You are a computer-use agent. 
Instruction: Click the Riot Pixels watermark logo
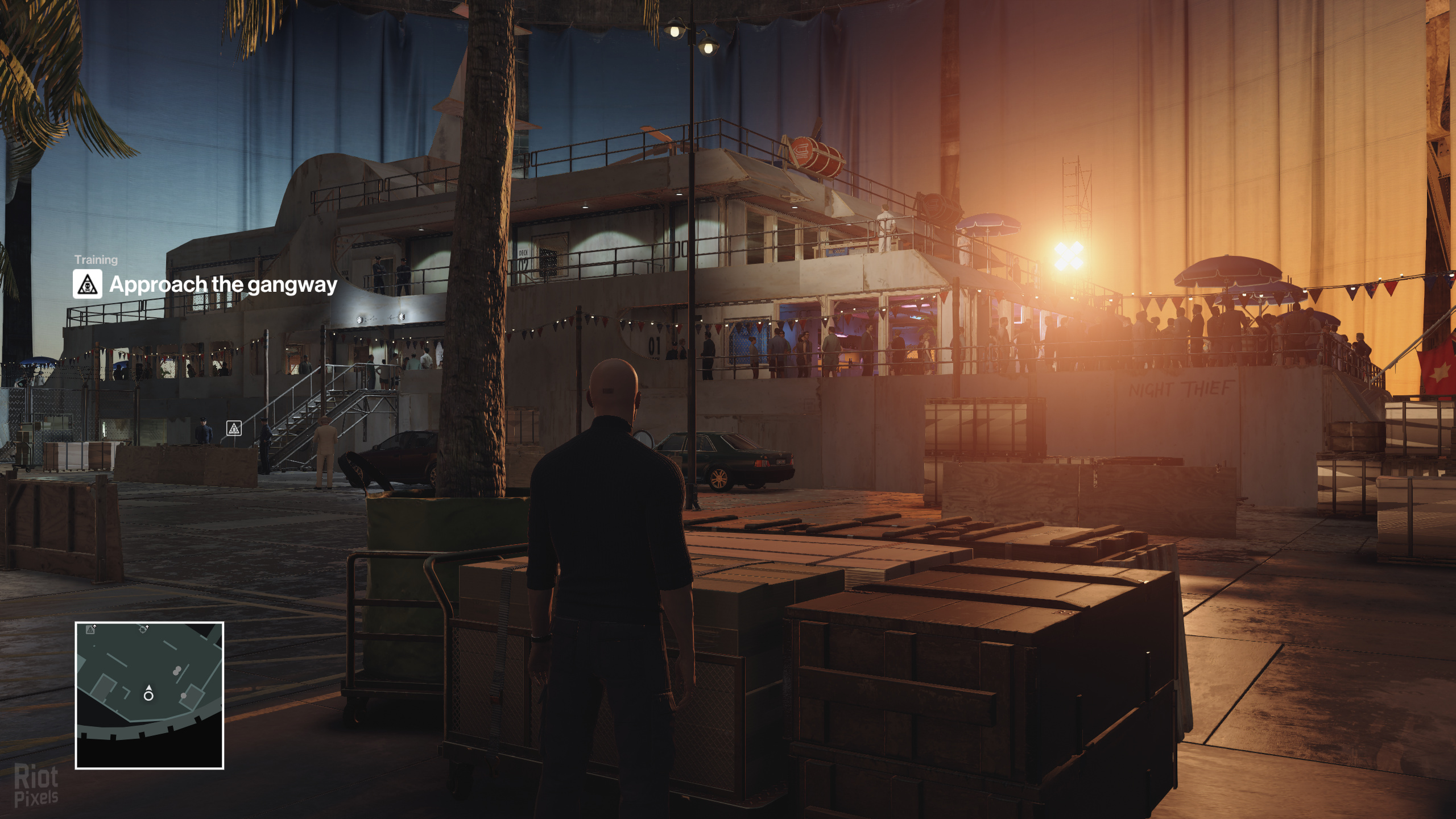[36, 785]
